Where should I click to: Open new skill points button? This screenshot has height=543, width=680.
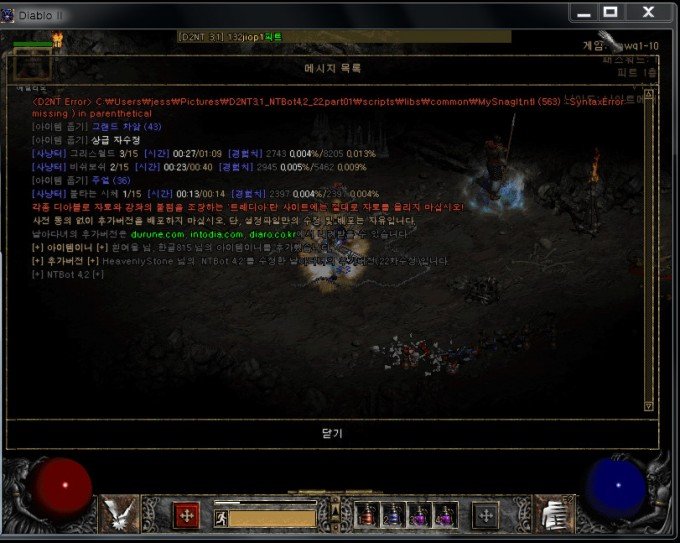(486, 515)
